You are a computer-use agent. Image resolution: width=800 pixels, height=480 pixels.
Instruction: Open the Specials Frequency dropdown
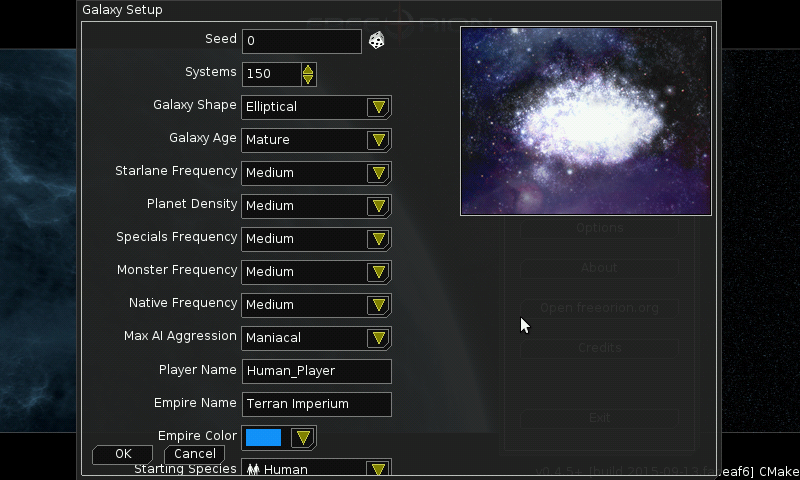(316, 239)
